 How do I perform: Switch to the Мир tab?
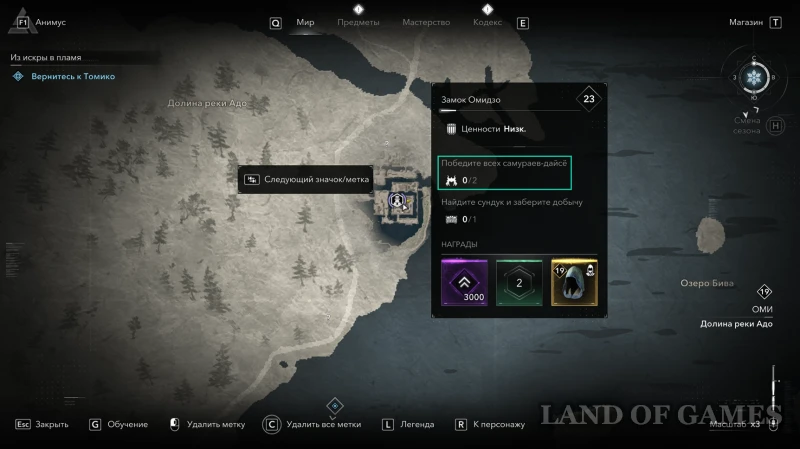click(x=305, y=22)
